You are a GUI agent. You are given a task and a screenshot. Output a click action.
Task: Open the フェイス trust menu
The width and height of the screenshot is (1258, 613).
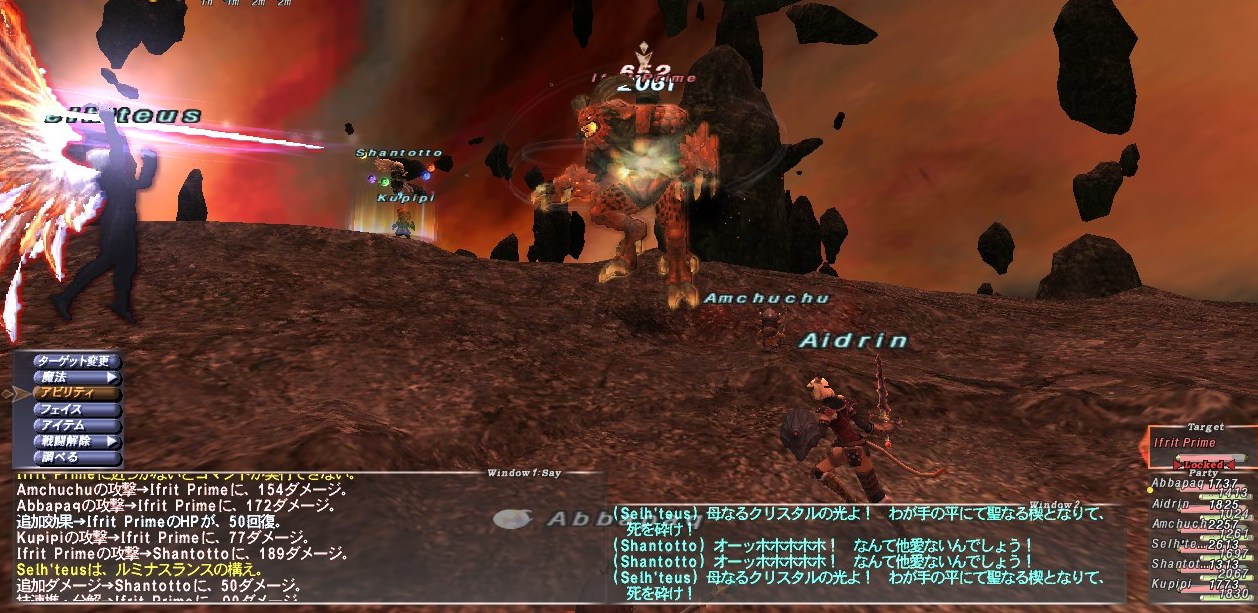(77, 409)
